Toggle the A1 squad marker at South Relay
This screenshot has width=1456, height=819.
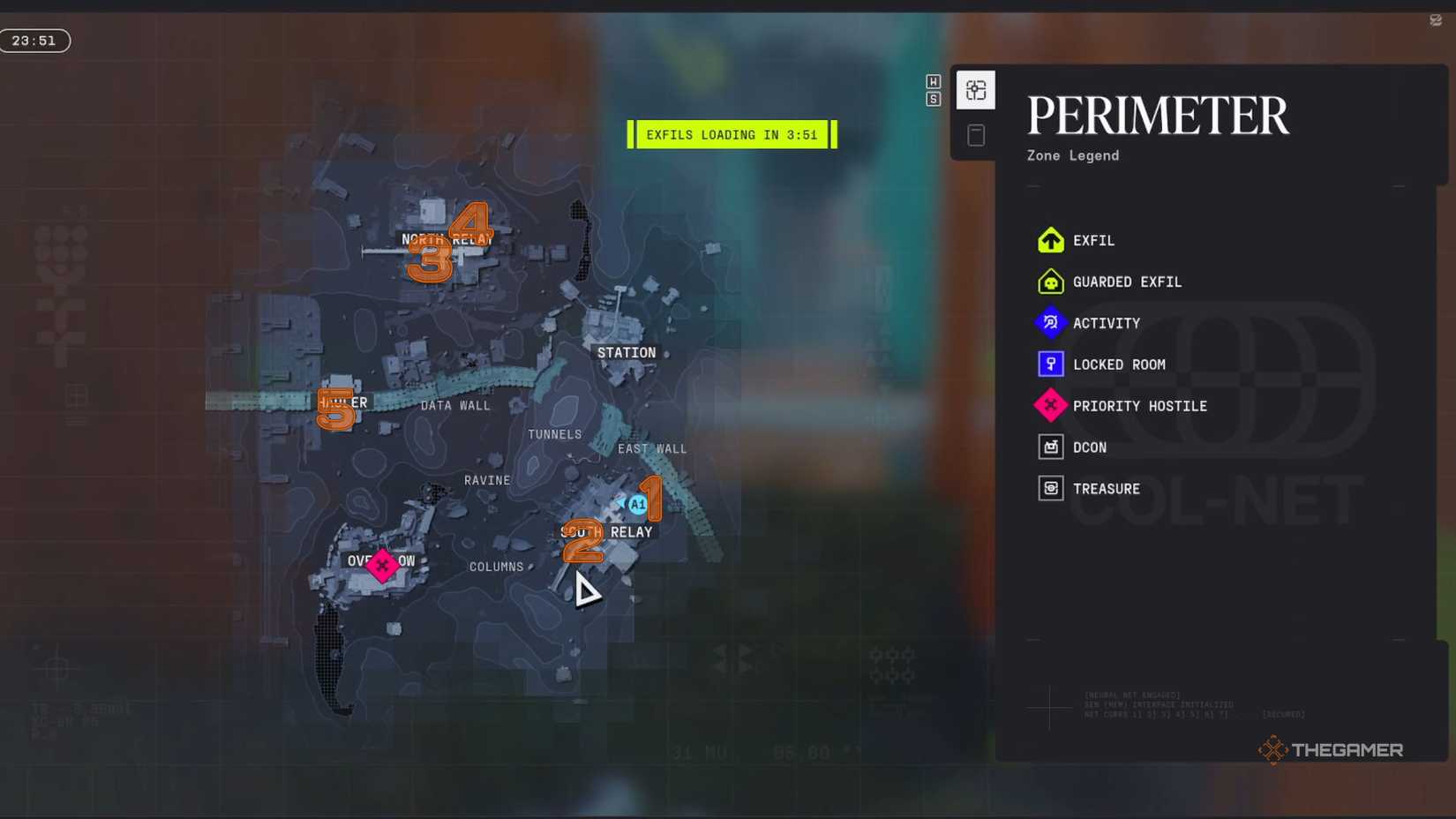pos(637,503)
